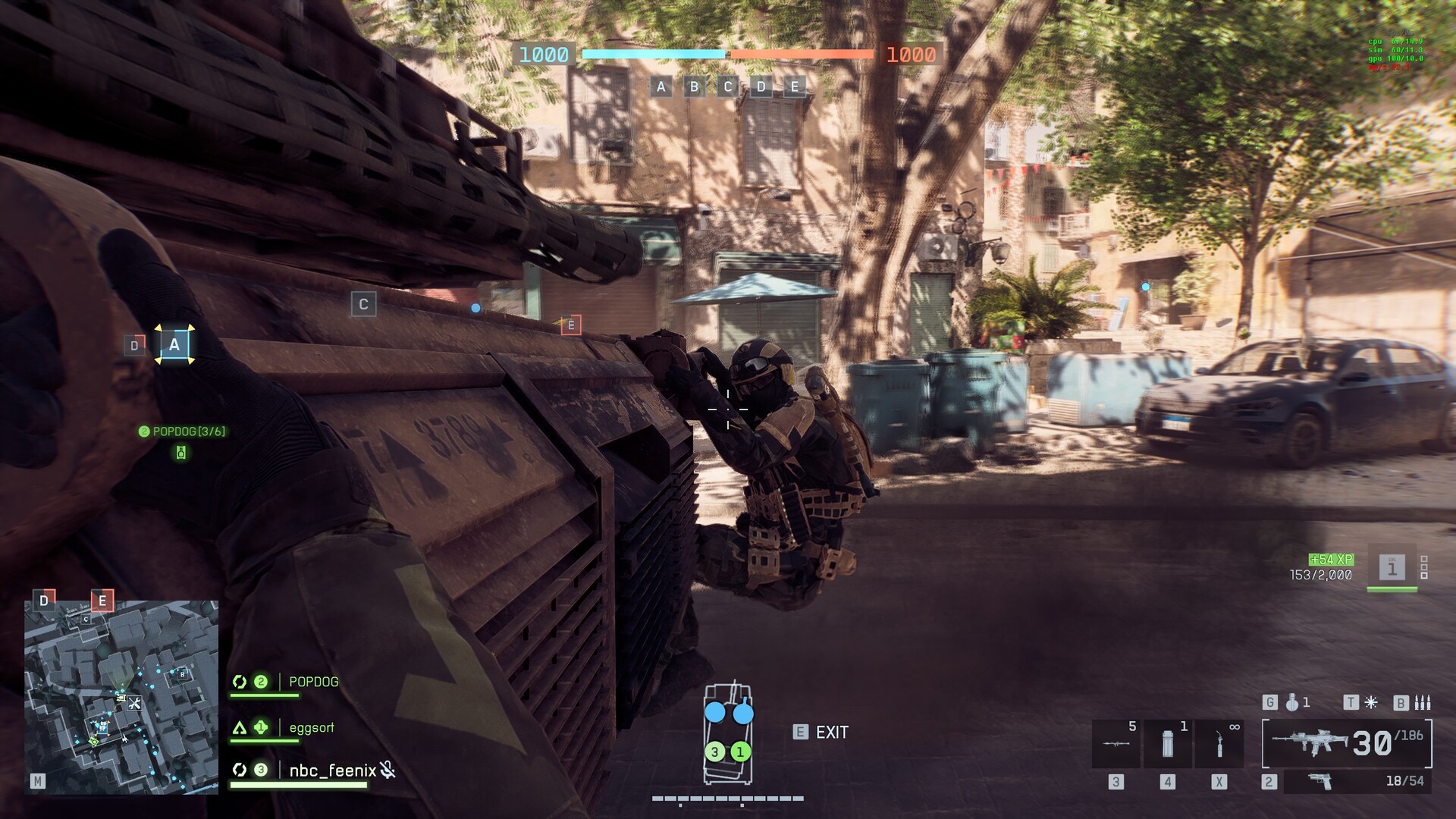The image size is (1456, 819).
Task: Equip the repair torch tool slot
Action: [1219, 743]
